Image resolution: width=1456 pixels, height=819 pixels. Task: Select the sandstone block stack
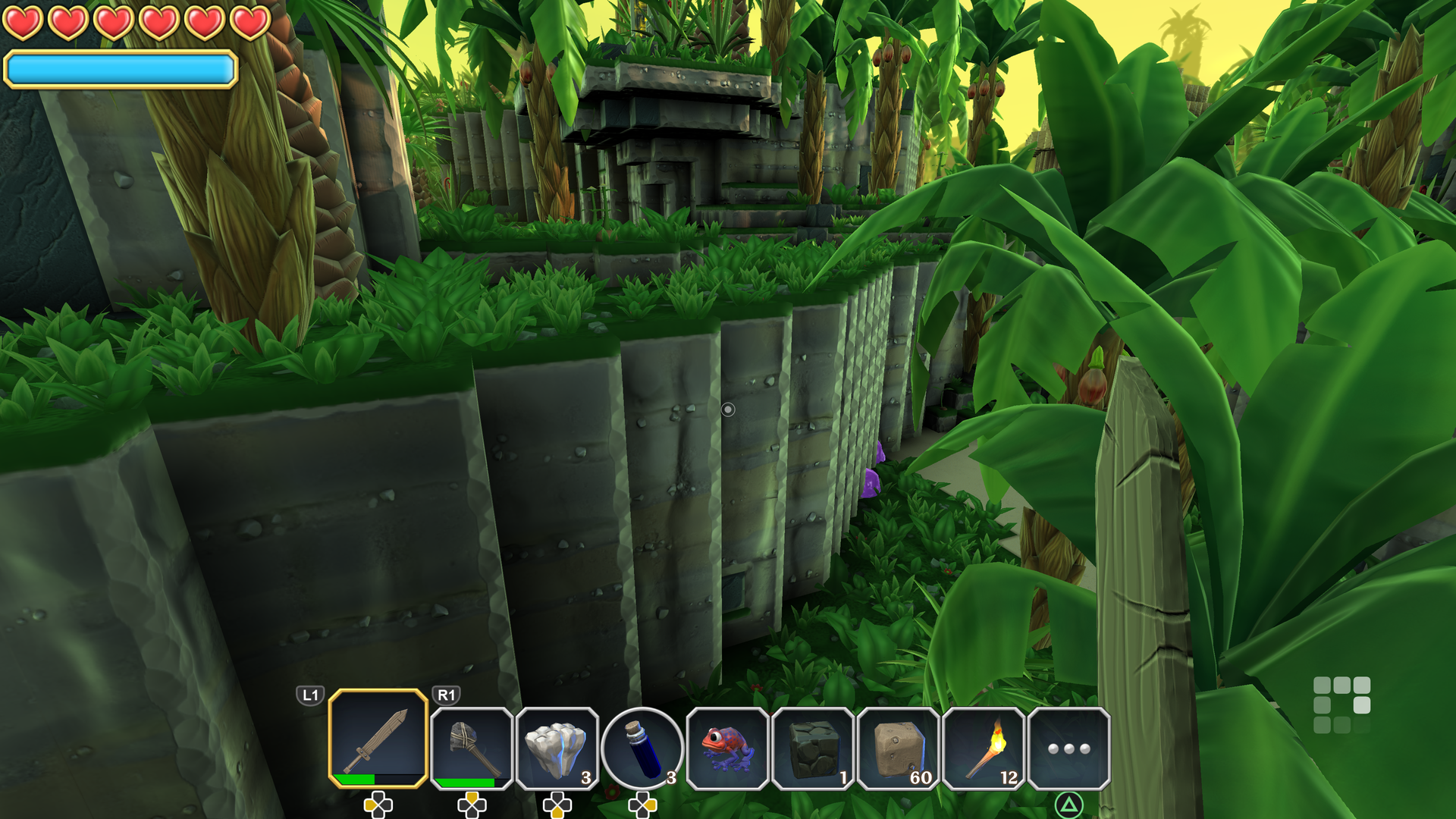pyautogui.click(x=897, y=747)
